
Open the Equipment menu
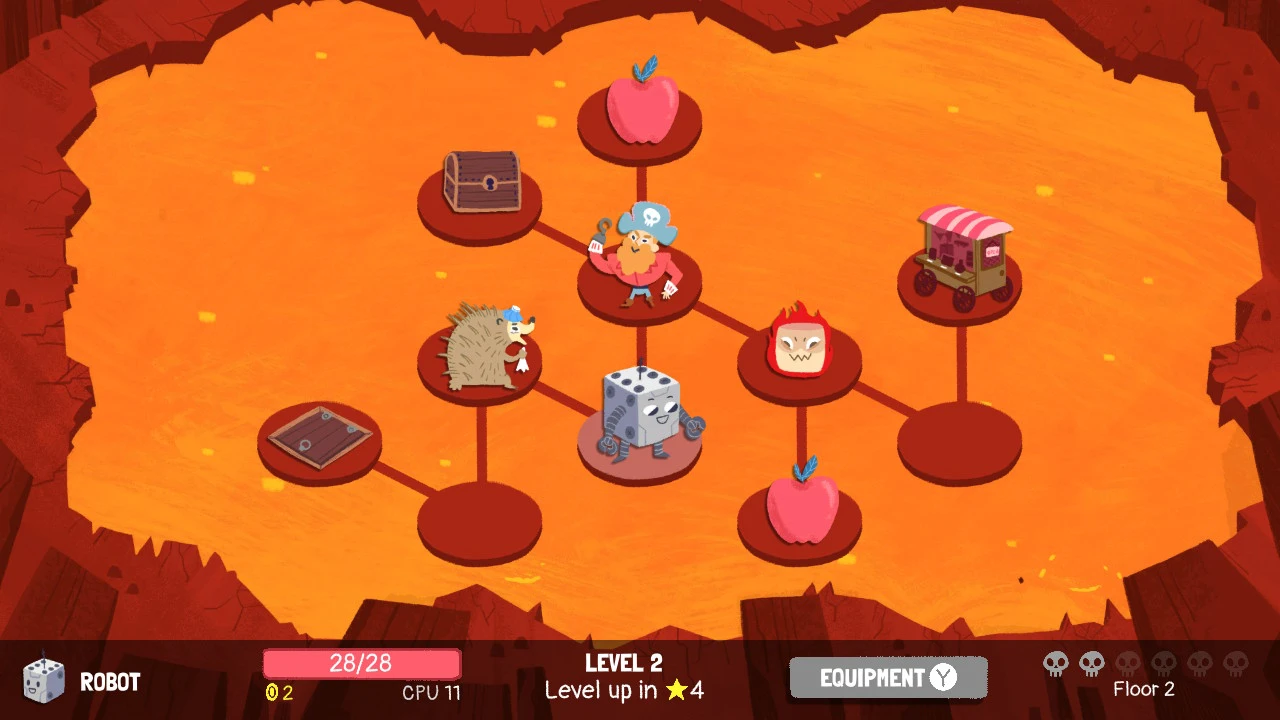(x=886, y=676)
